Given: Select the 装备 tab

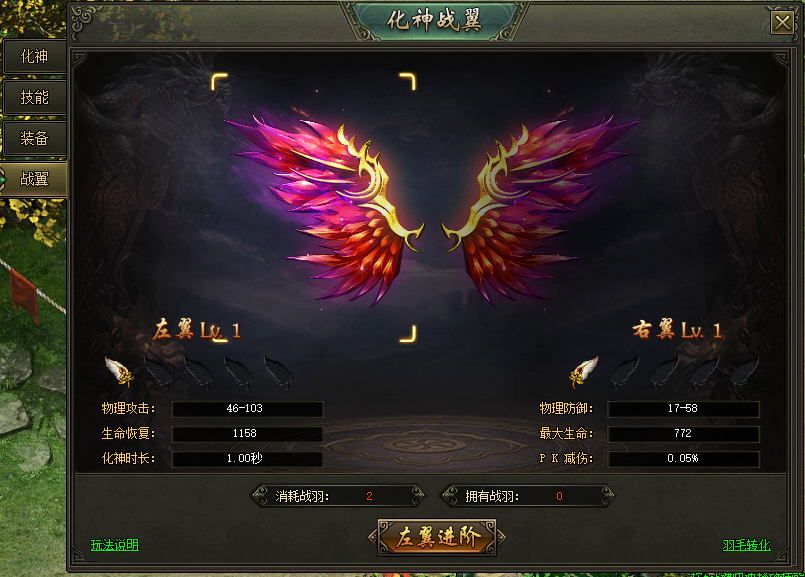Looking at the screenshot, I should (x=34, y=138).
